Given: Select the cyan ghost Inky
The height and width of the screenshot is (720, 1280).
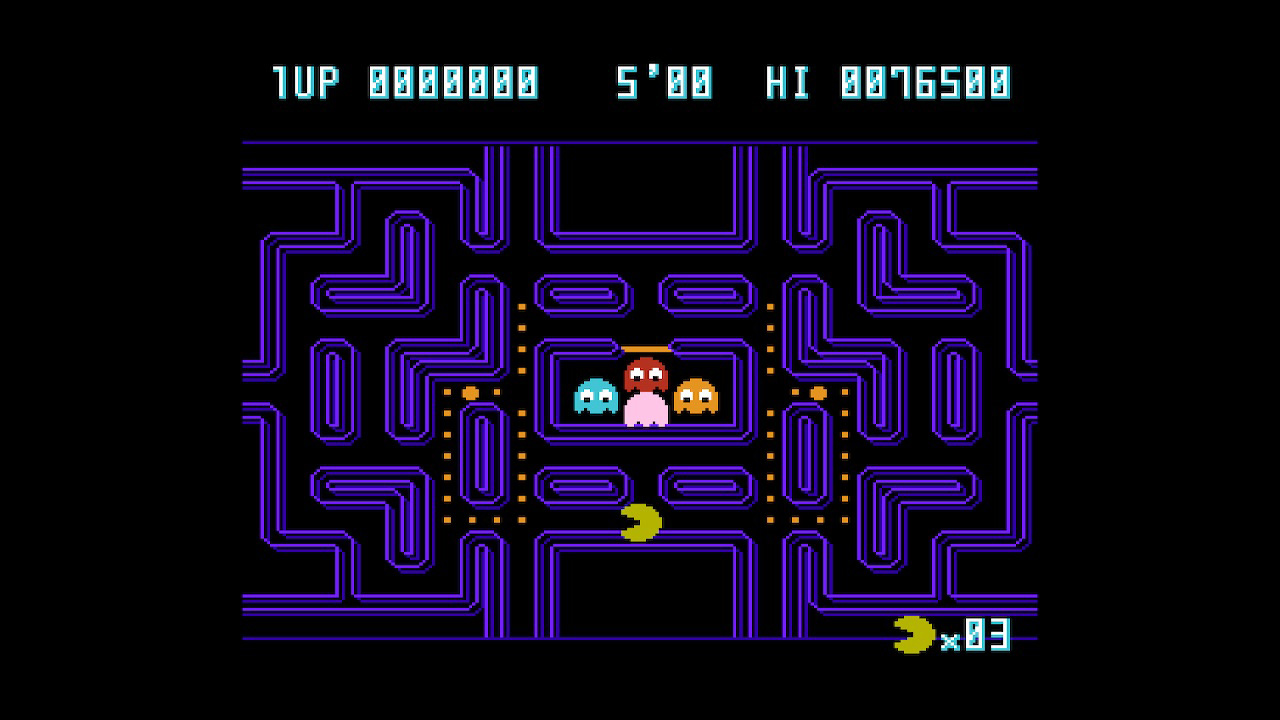Looking at the screenshot, I should (x=593, y=395).
